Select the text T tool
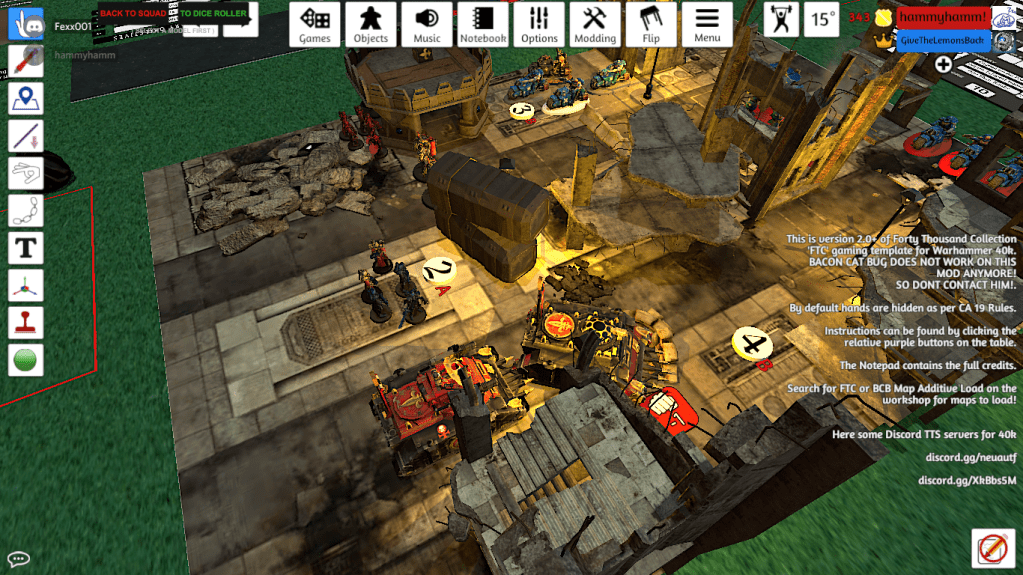1023x575 pixels. coord(25,246)
